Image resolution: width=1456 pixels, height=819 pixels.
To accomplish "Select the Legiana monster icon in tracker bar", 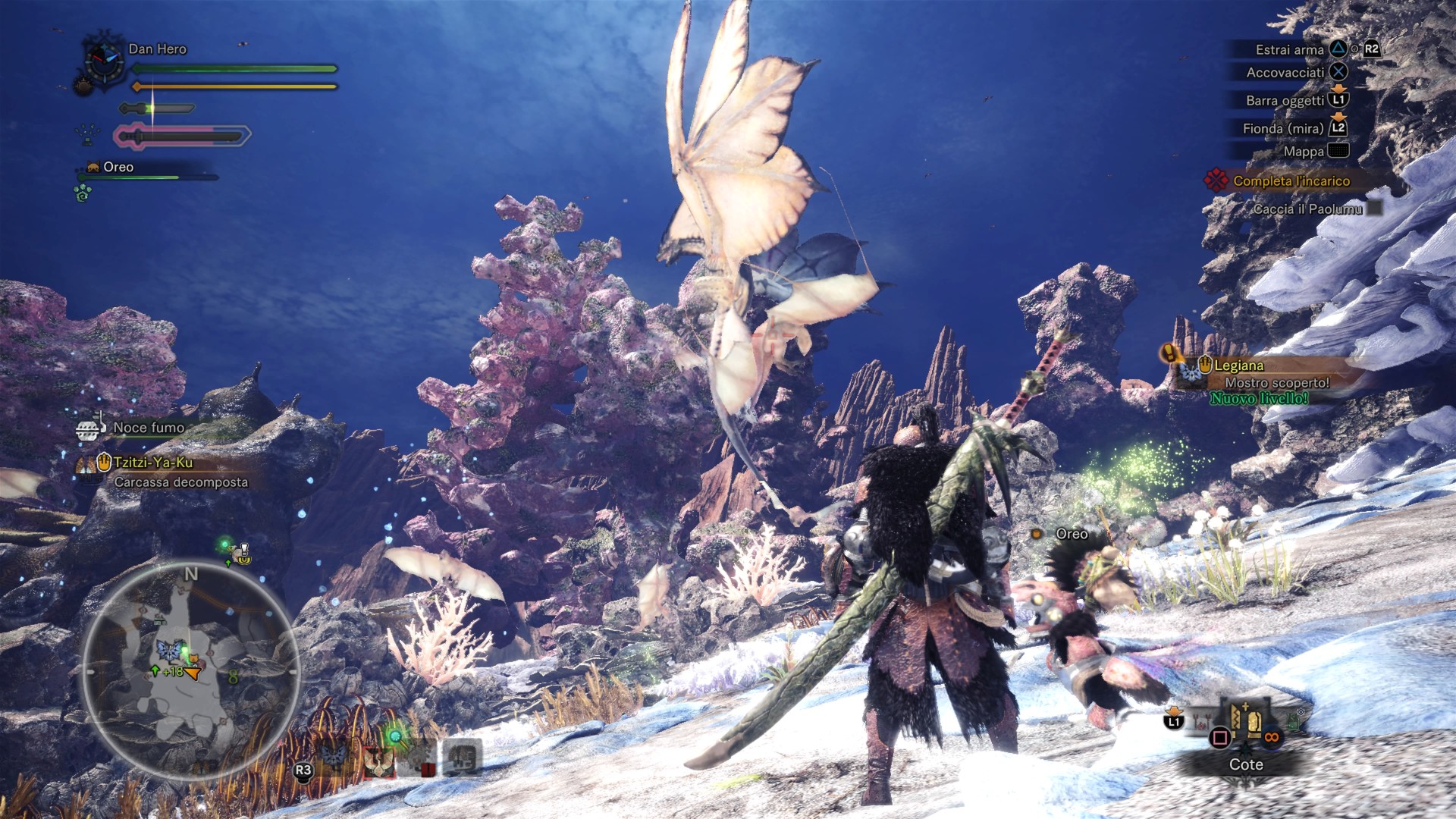I will pos(377,760).
